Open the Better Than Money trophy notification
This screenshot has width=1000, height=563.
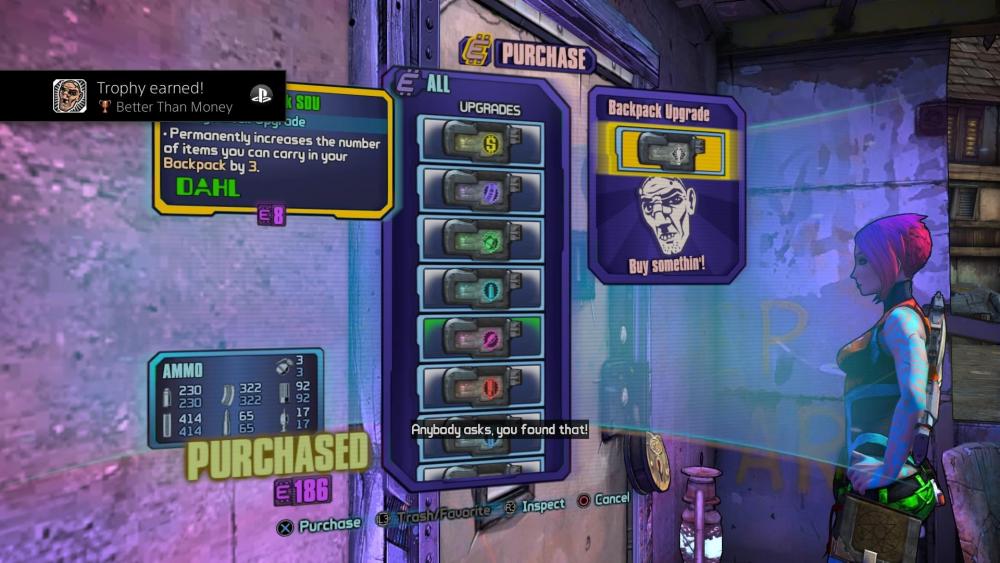point(143,96)
